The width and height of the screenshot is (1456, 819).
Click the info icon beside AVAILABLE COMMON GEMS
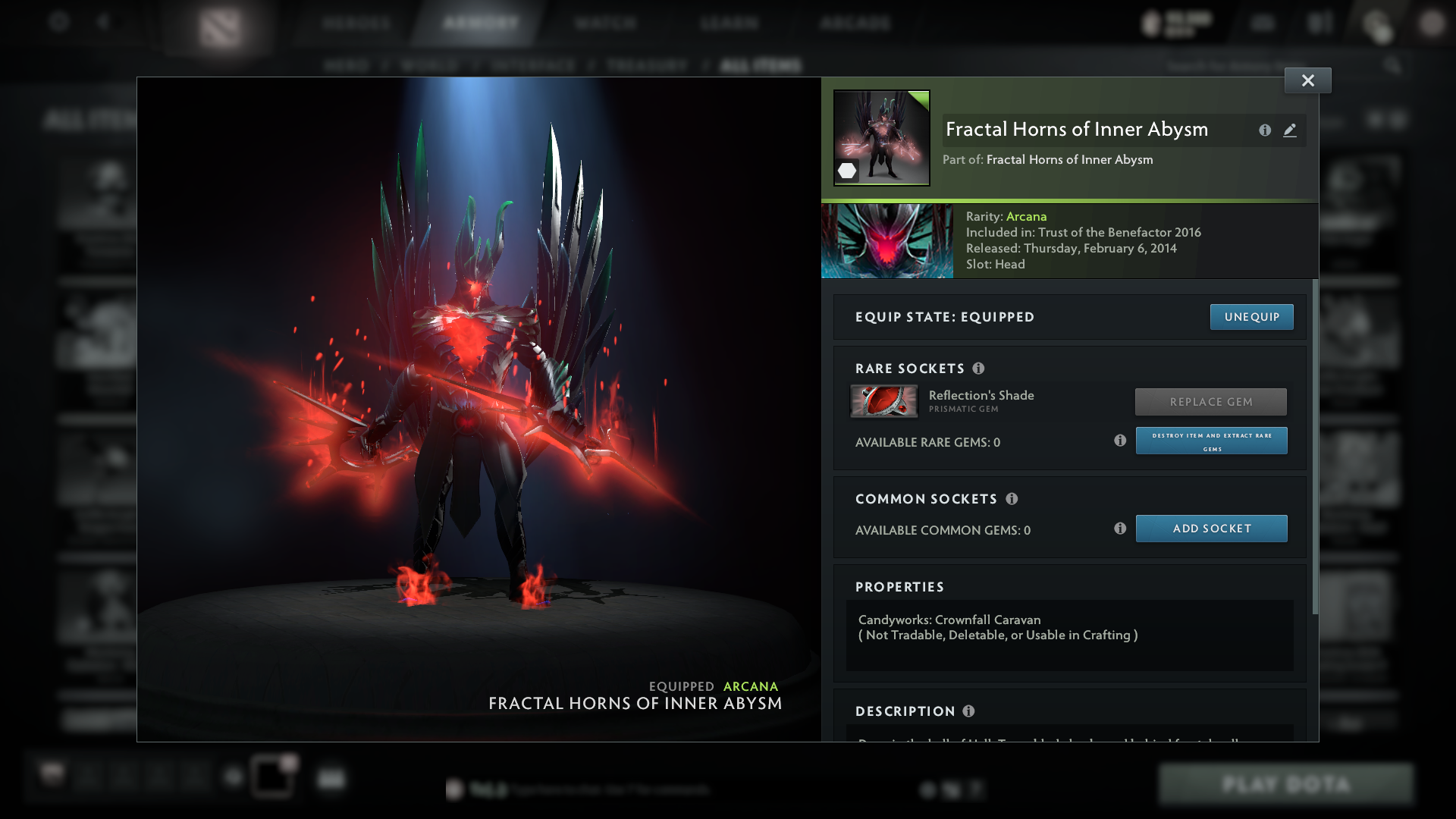click(x=1120, y=529)
